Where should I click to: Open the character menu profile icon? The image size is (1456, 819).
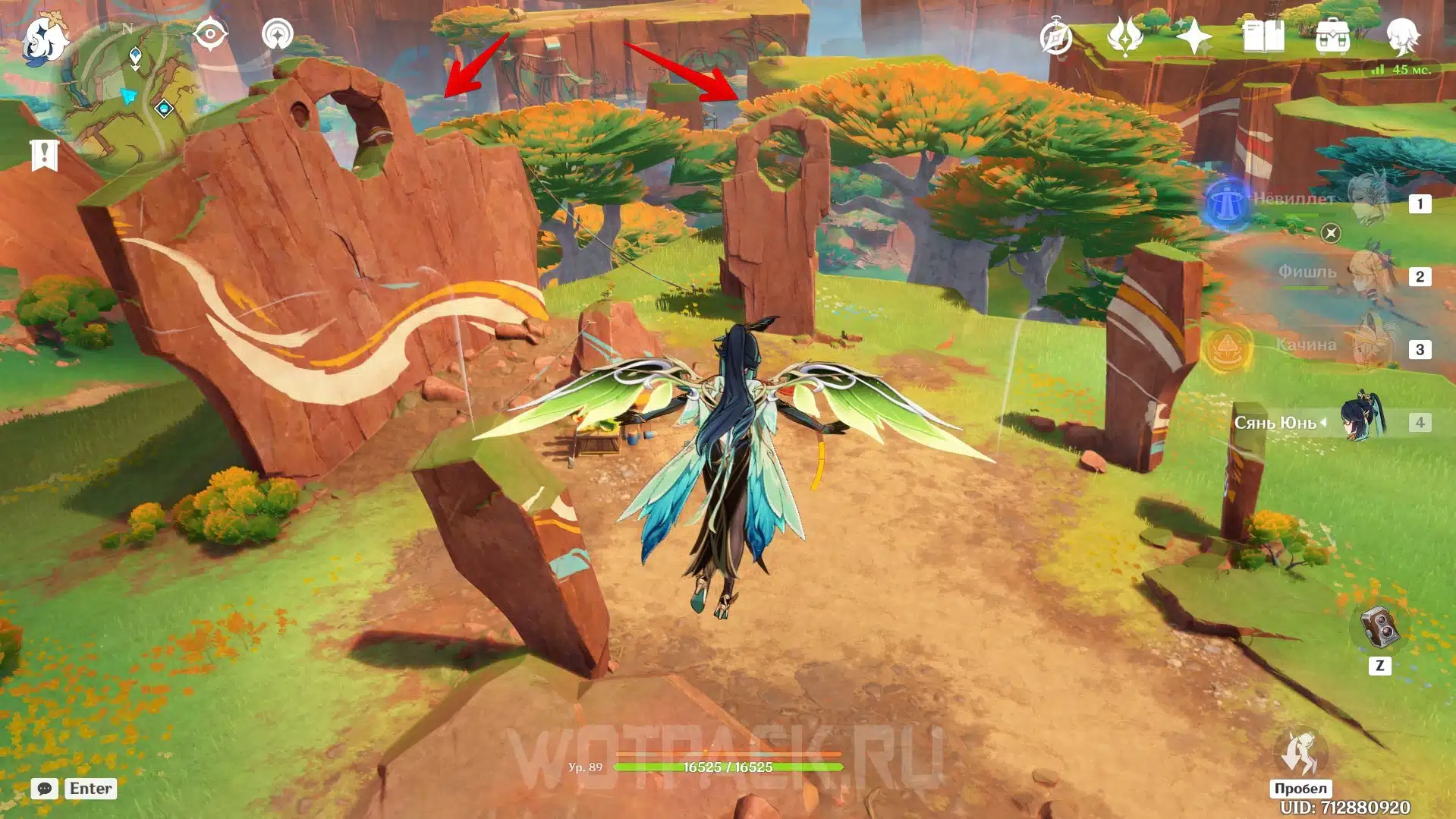(x=1402, y=36)
